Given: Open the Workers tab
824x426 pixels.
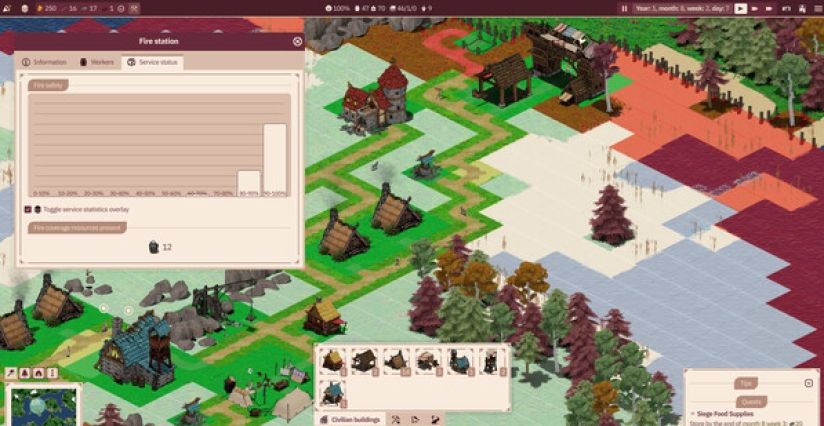Looking at the screenshot, I should point(97,62).
